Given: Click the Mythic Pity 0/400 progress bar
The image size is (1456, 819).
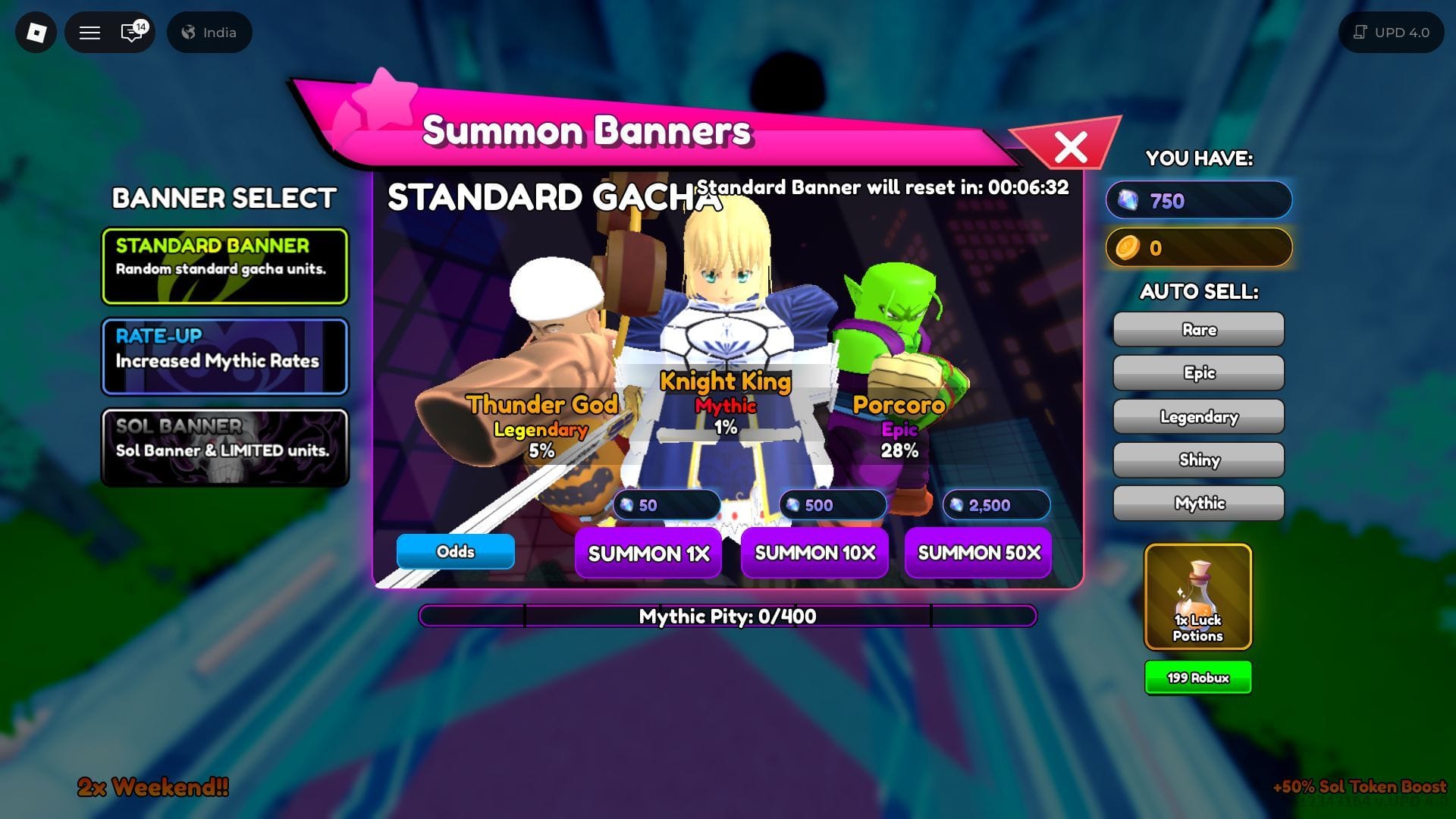Looking at the screenshot, I should (x=728, y=617).
